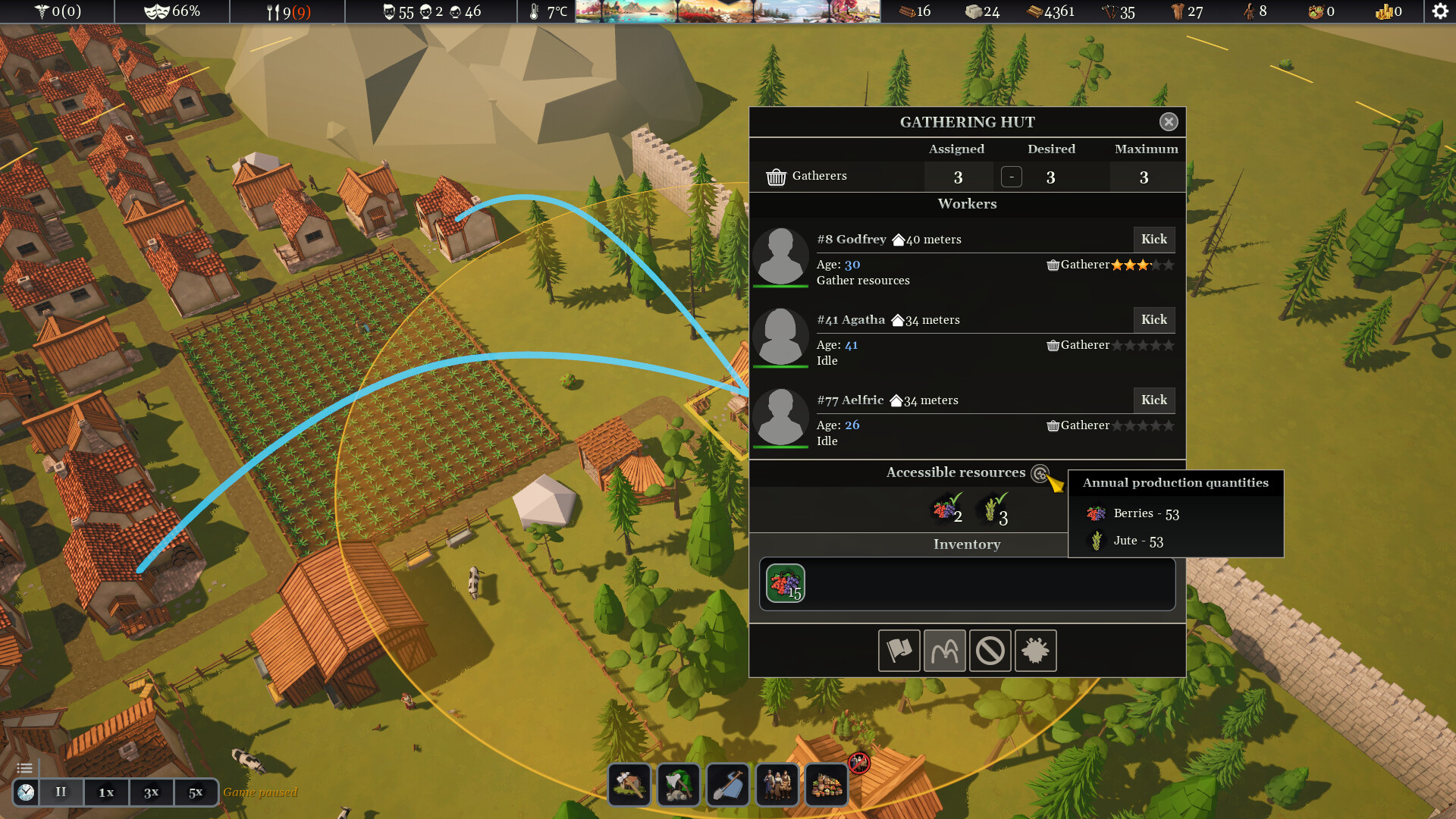Open the villagers icon on bottom toolbar
The height and width of the screenshot is (819, 1456).
(x=777, y=785)
